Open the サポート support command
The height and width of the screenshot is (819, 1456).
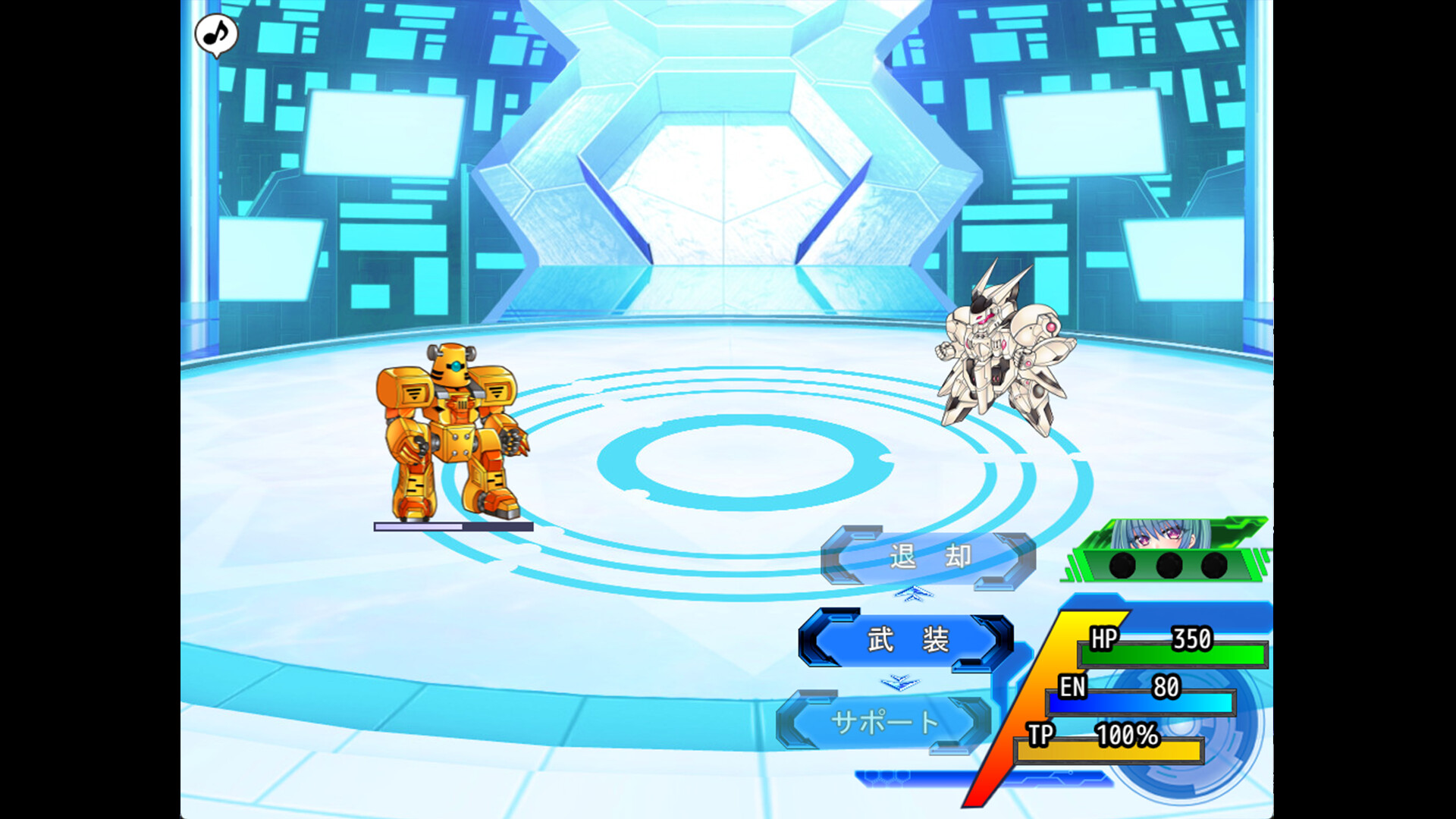point(884,722)
